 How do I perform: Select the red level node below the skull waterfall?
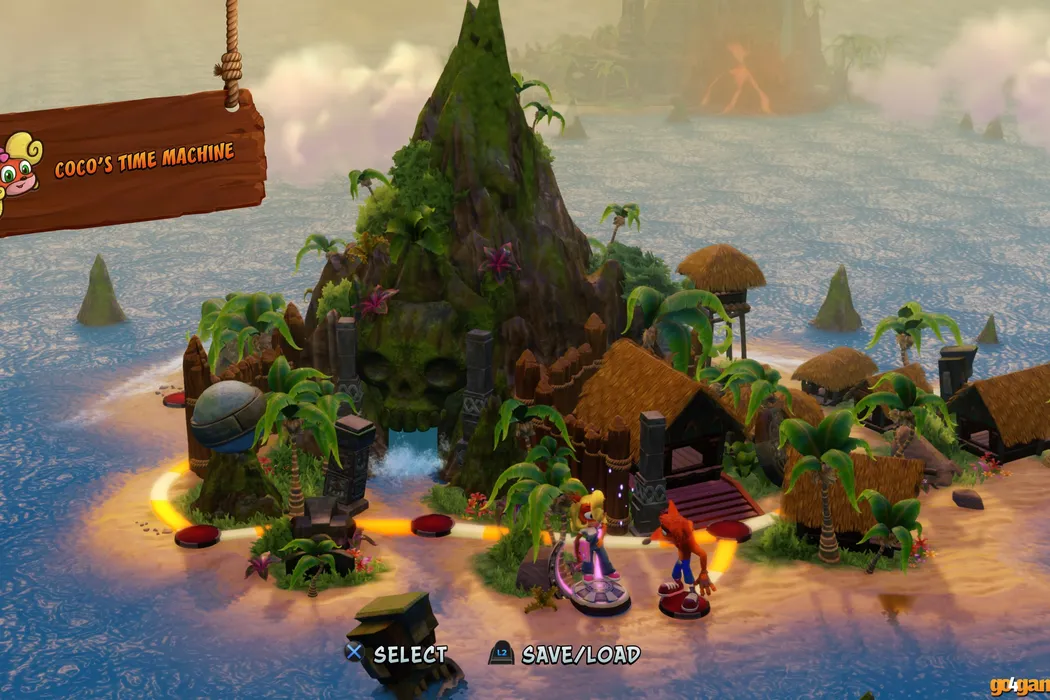[x=432, y=525]
